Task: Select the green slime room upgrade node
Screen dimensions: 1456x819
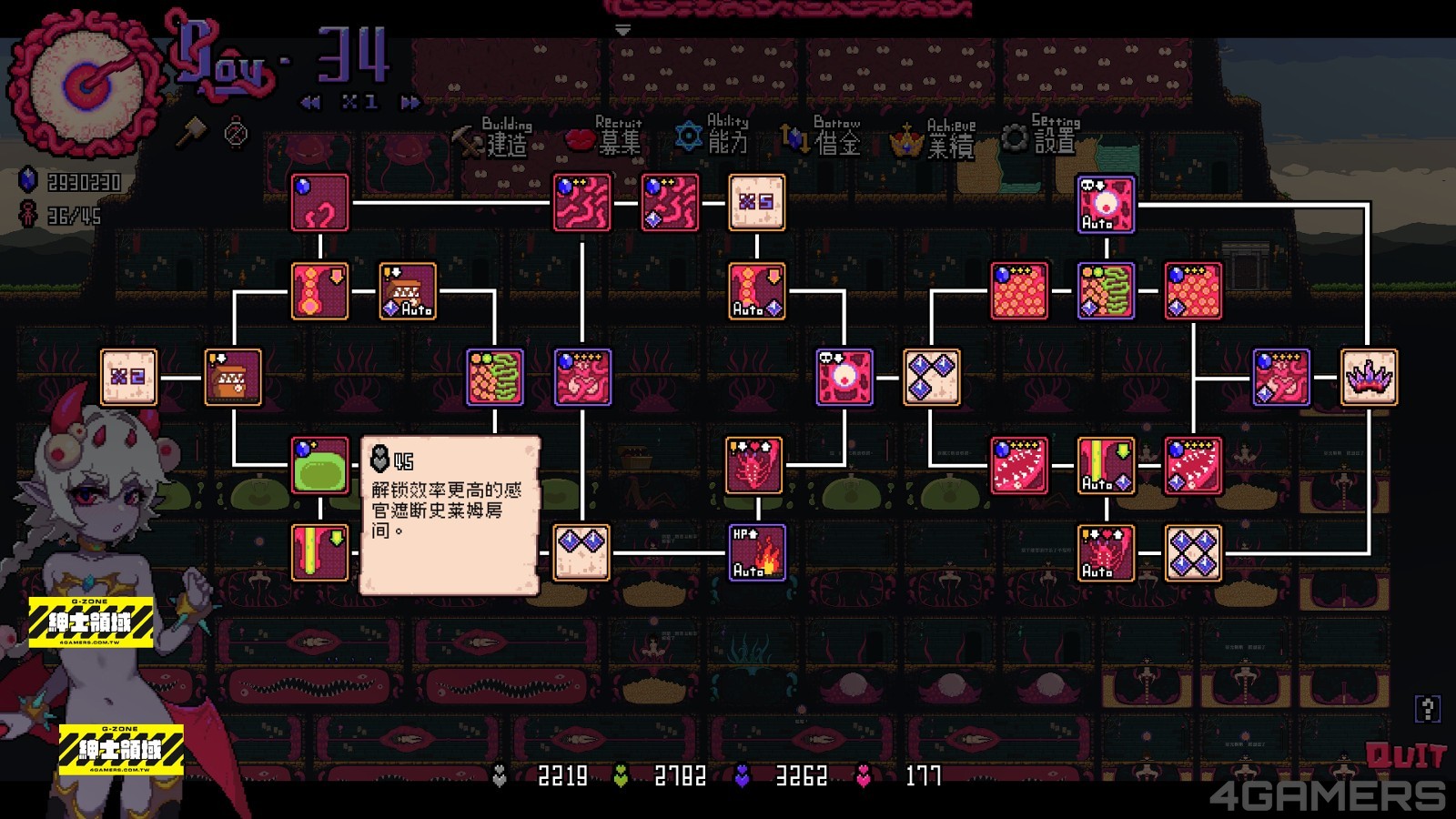Action: (x=319, y=465)
